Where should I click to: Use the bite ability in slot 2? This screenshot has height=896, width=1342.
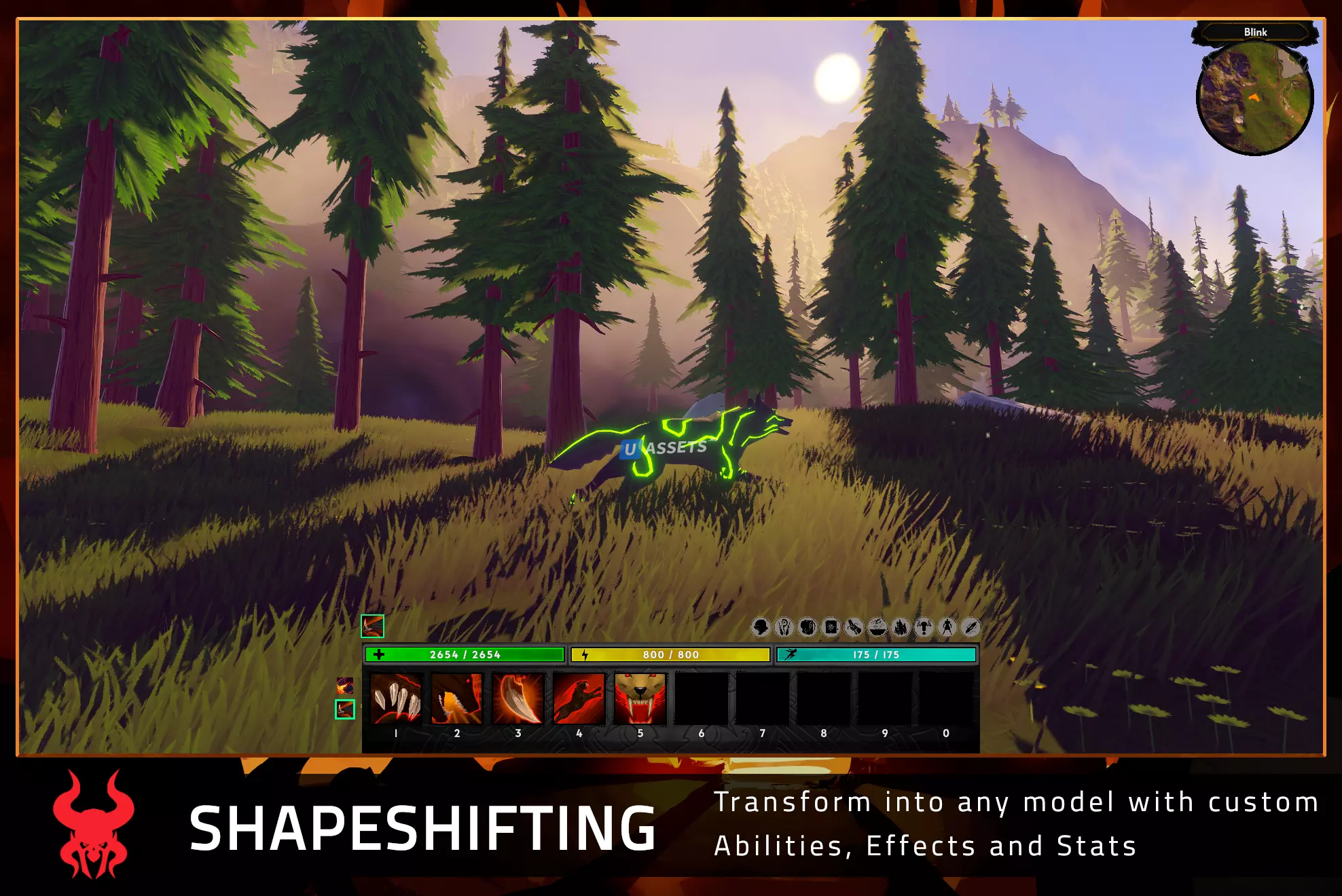(457, 698)
